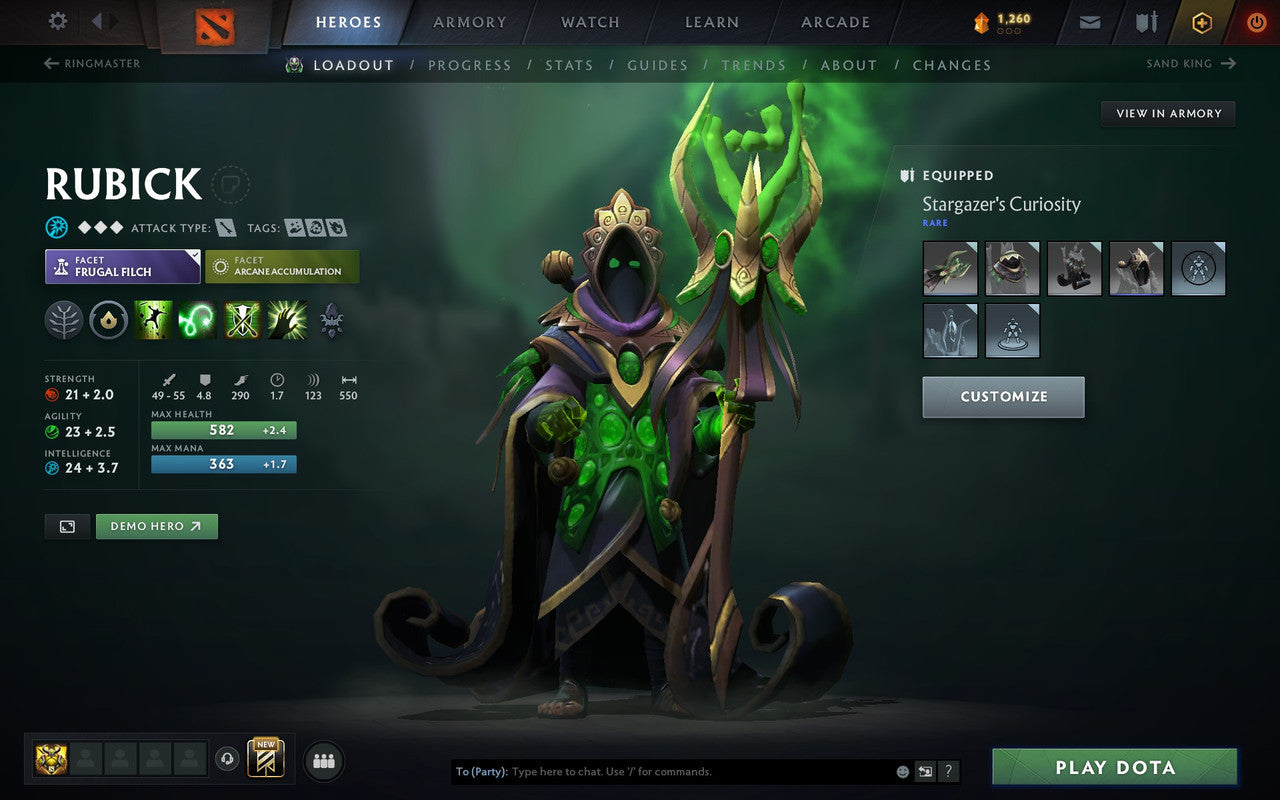This screenshot has height=800, width=1280.
Task: Open the friends list icon near the chat
Action: tap(323, 760)
